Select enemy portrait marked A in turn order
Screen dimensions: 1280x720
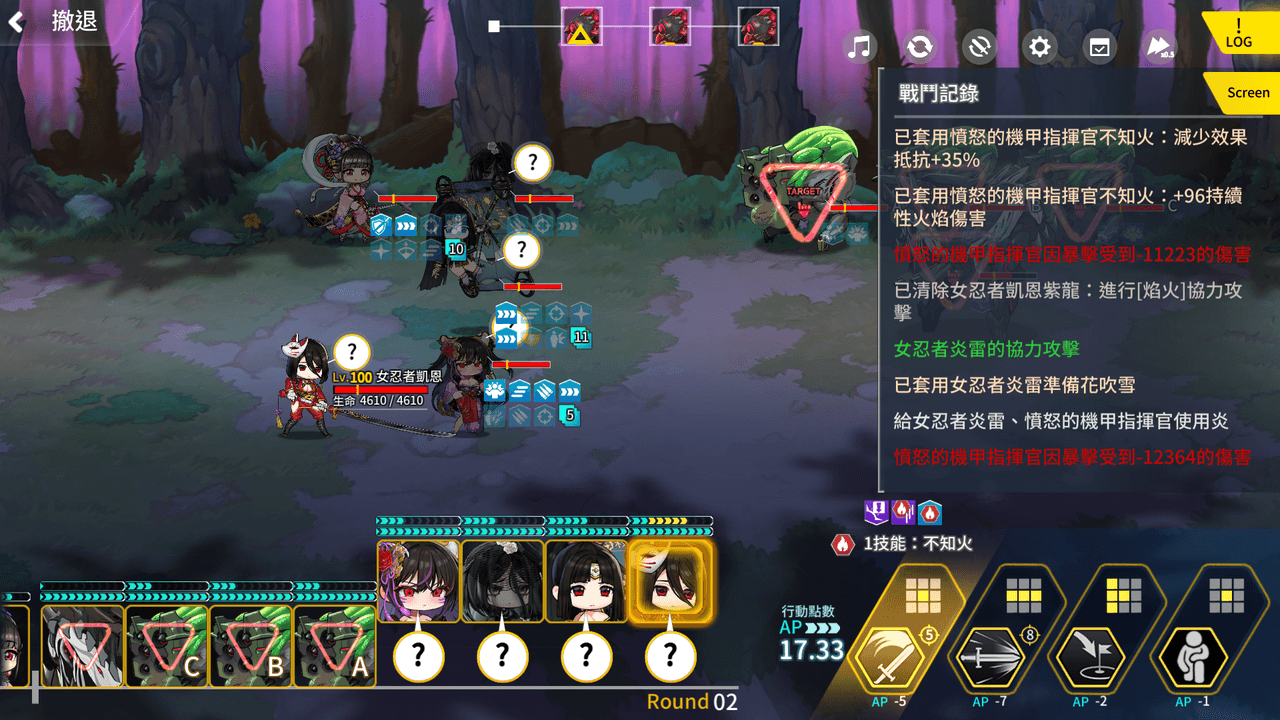click(x=335, y=645)
